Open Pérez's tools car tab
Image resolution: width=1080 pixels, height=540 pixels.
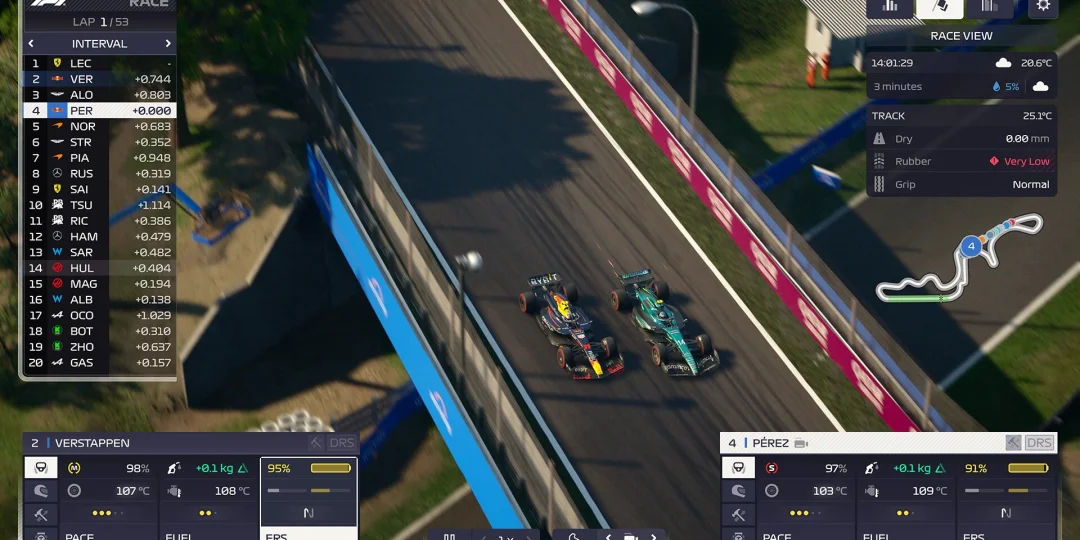pos(738,514)
